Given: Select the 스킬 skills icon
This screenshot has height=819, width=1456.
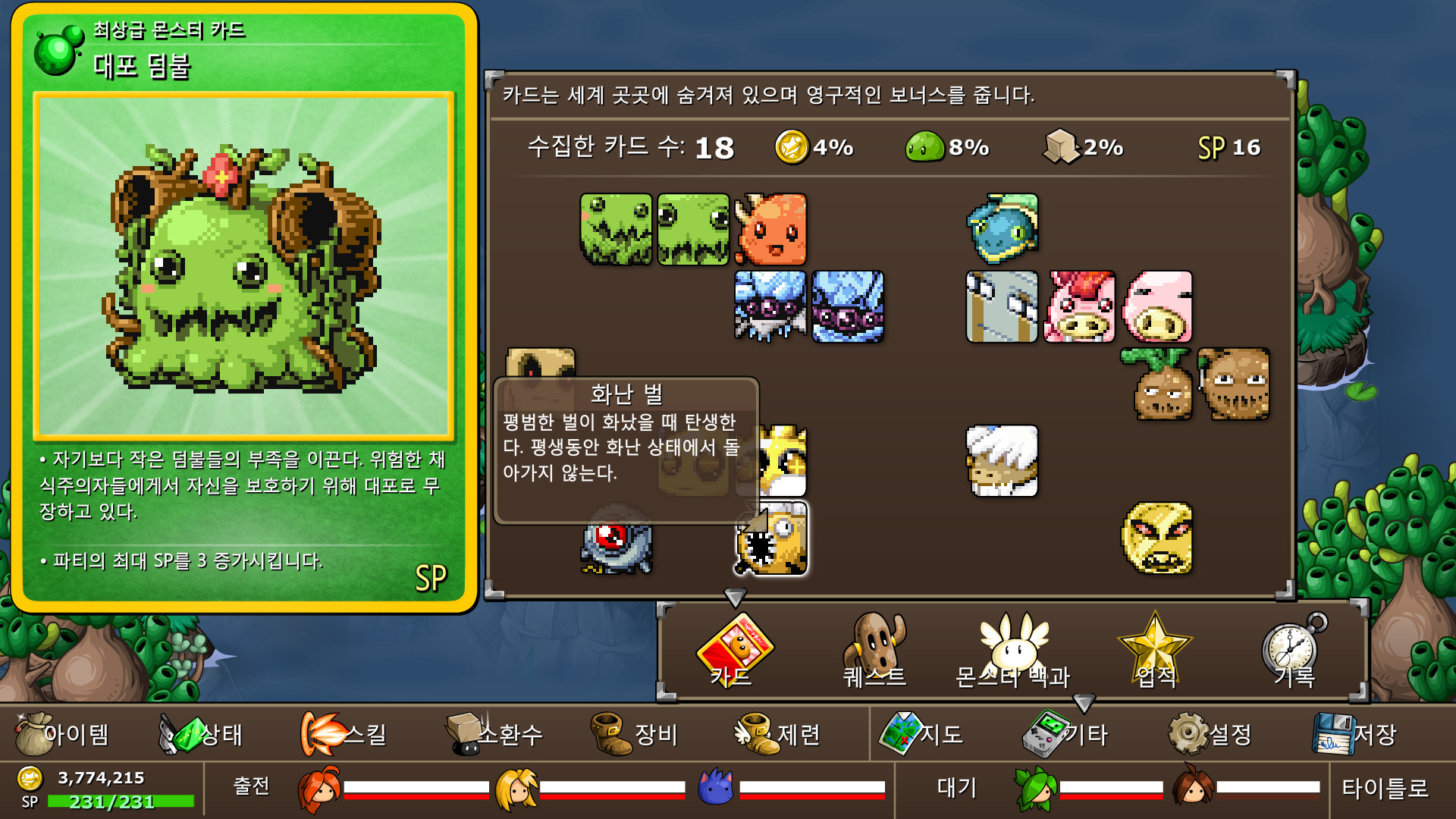Looking at the screenshot, I should (322, 733).
